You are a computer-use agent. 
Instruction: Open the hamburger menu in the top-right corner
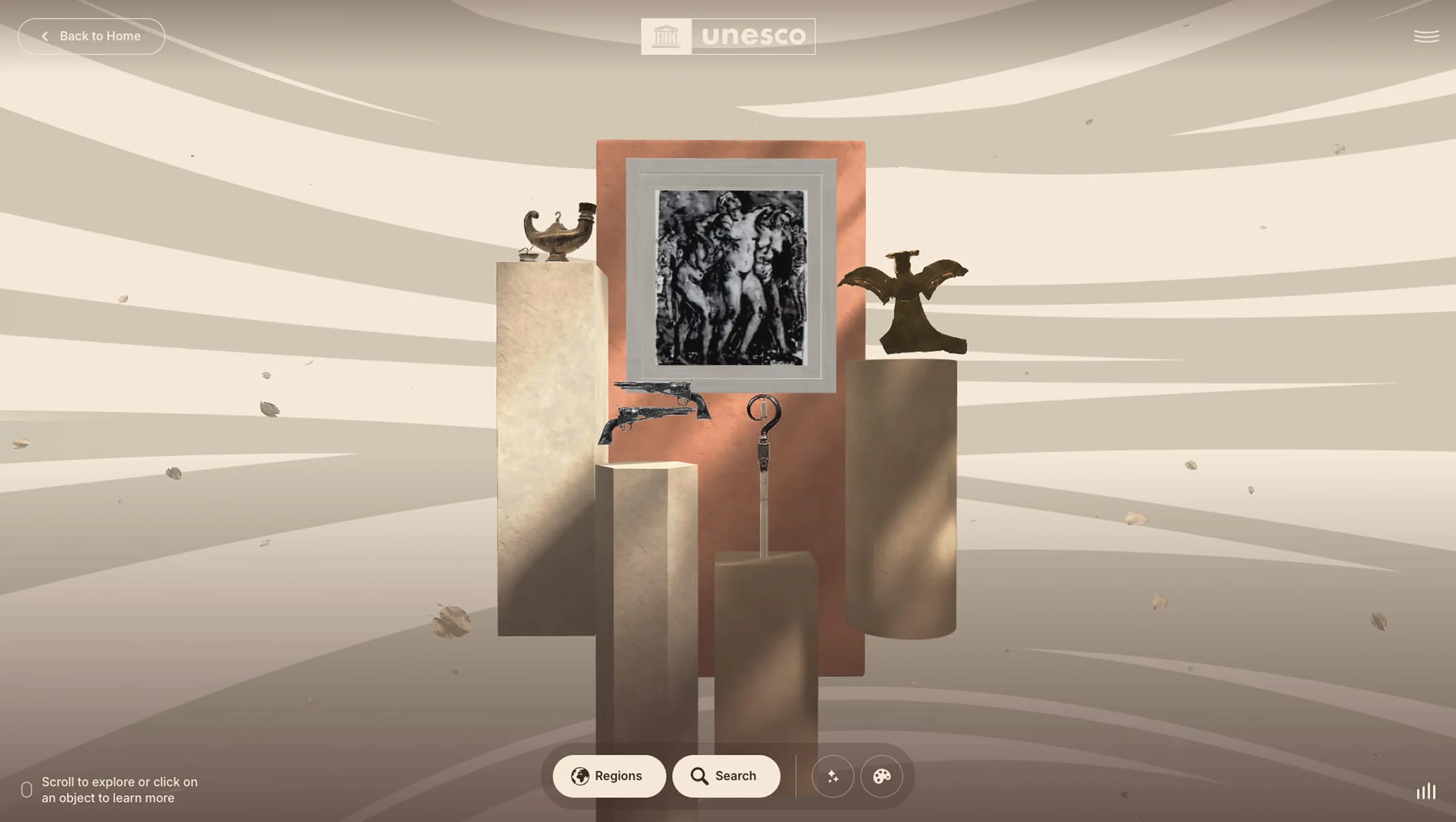(1426, 35)
